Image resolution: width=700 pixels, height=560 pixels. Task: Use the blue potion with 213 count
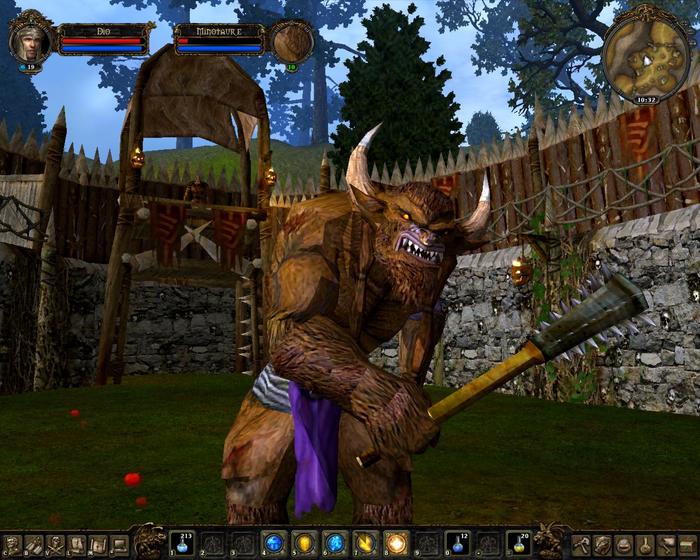pyautogui.click(x=182, y=543)
